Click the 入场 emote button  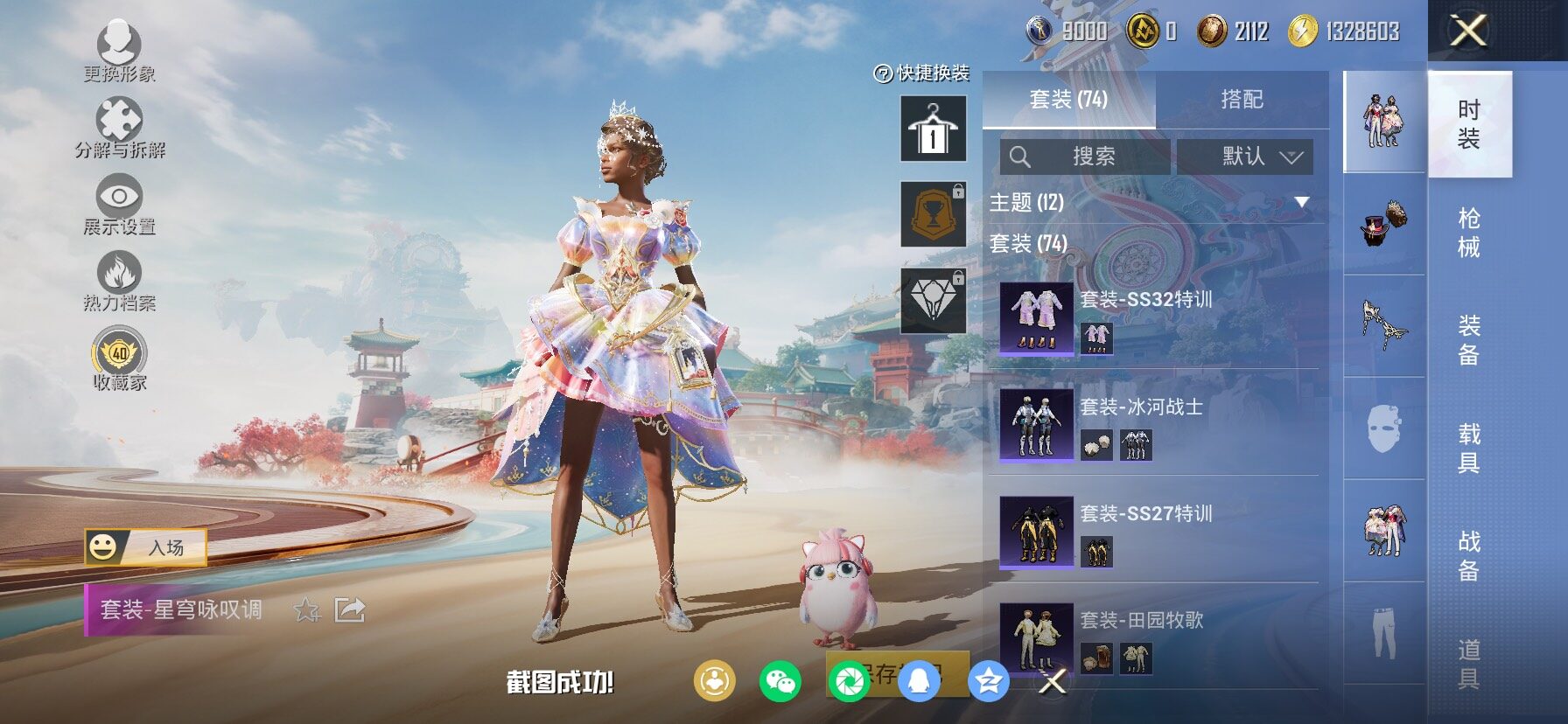click(146, 547)
